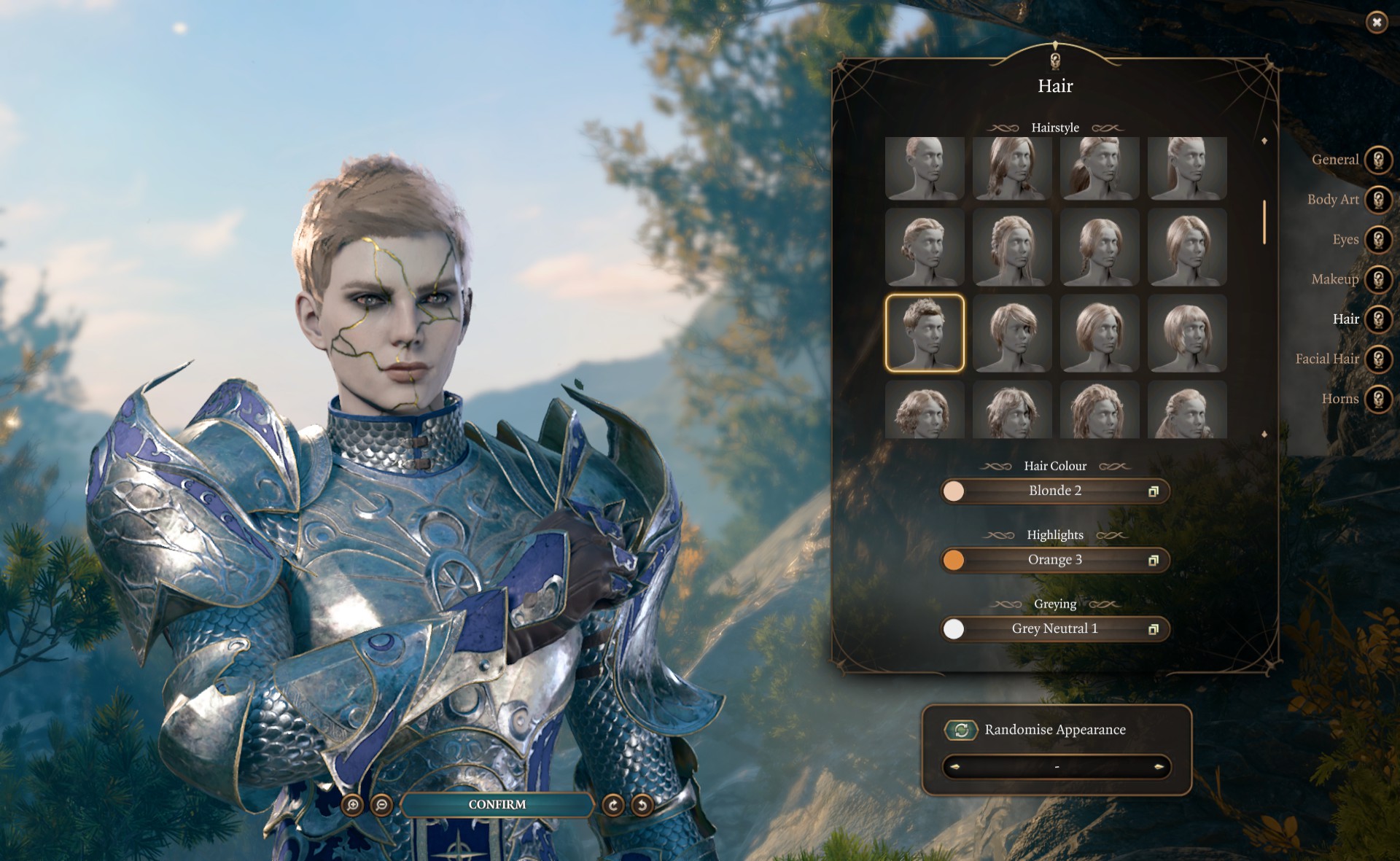This screenshot has height=861, width=1400.
Task: Open the Facial Hair tab
Action: coord(1378,359)
